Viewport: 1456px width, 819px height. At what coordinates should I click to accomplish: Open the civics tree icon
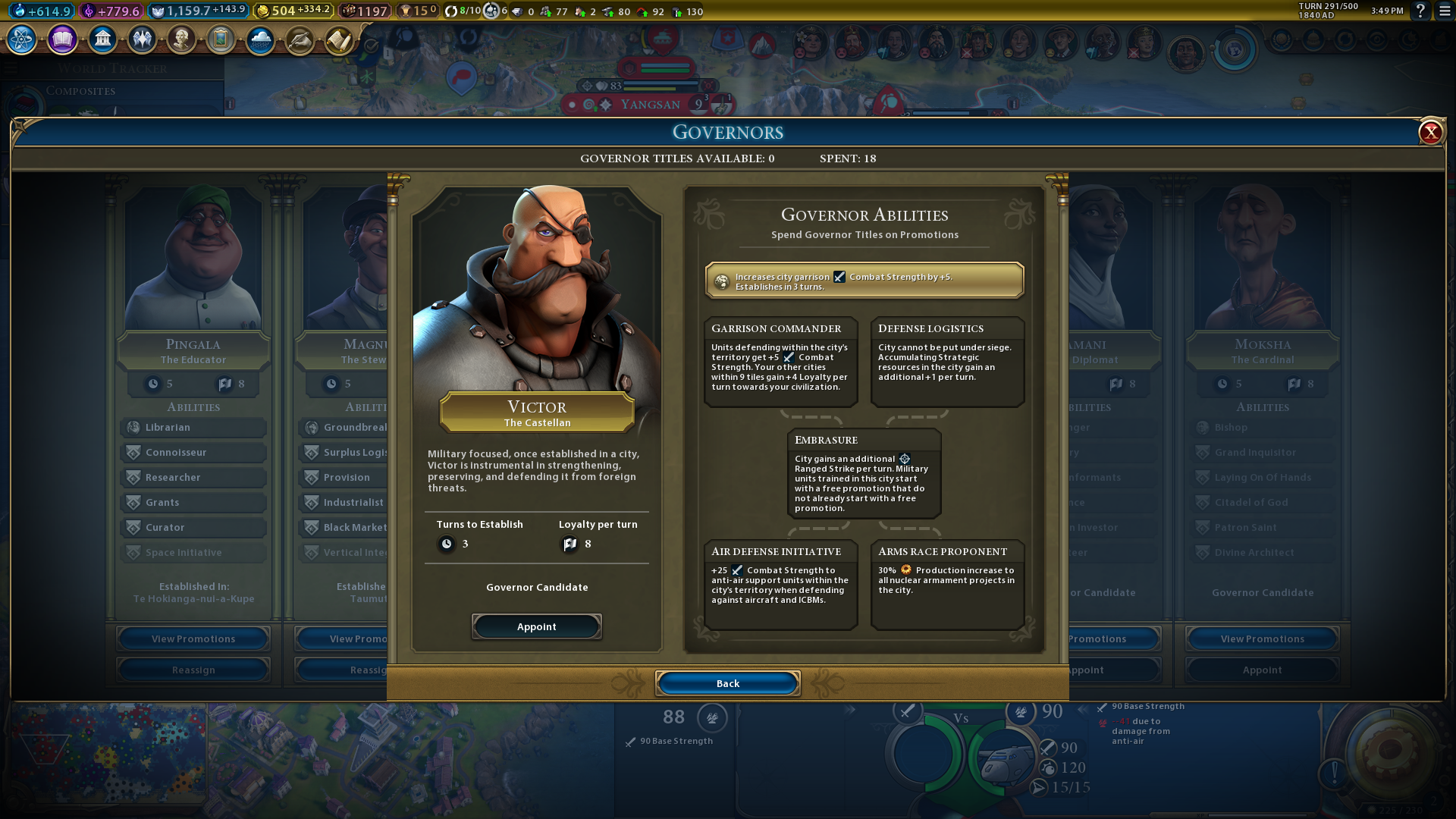tap(62, 39)
